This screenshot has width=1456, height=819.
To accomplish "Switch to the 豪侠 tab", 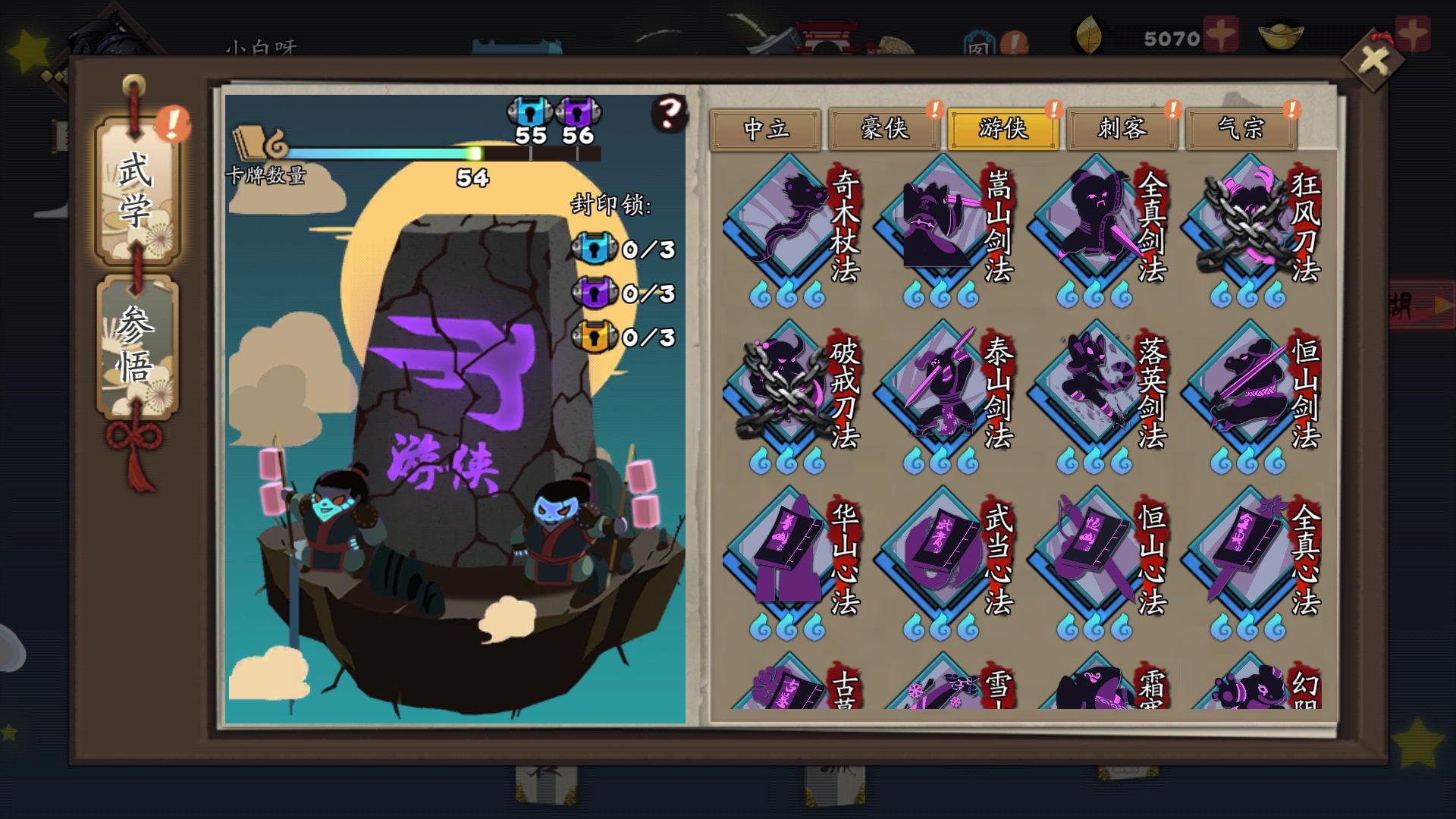I will coord(883,129).
